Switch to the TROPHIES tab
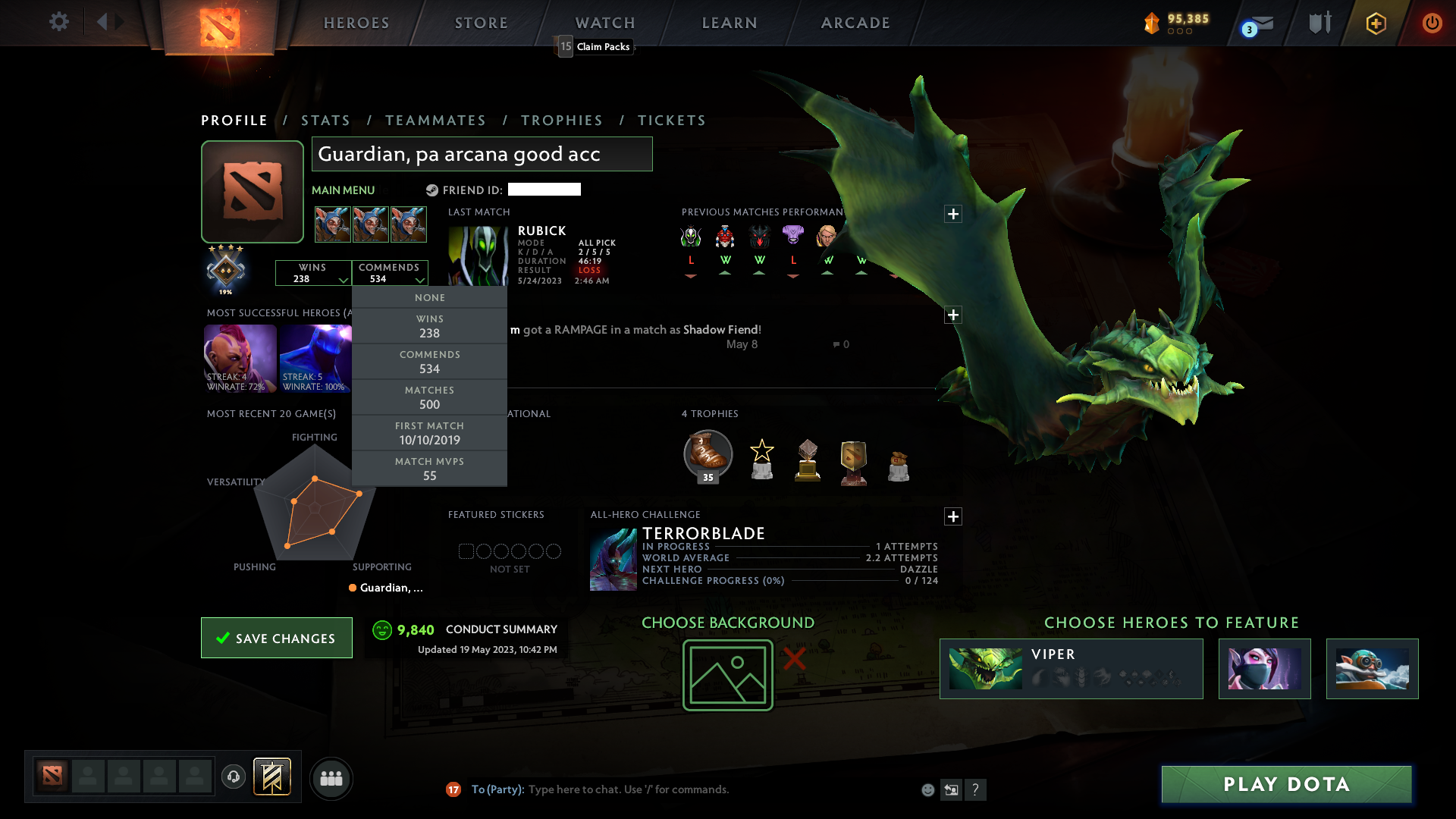This screenshot has width=1456, height=819. click(x=561, y=120)
